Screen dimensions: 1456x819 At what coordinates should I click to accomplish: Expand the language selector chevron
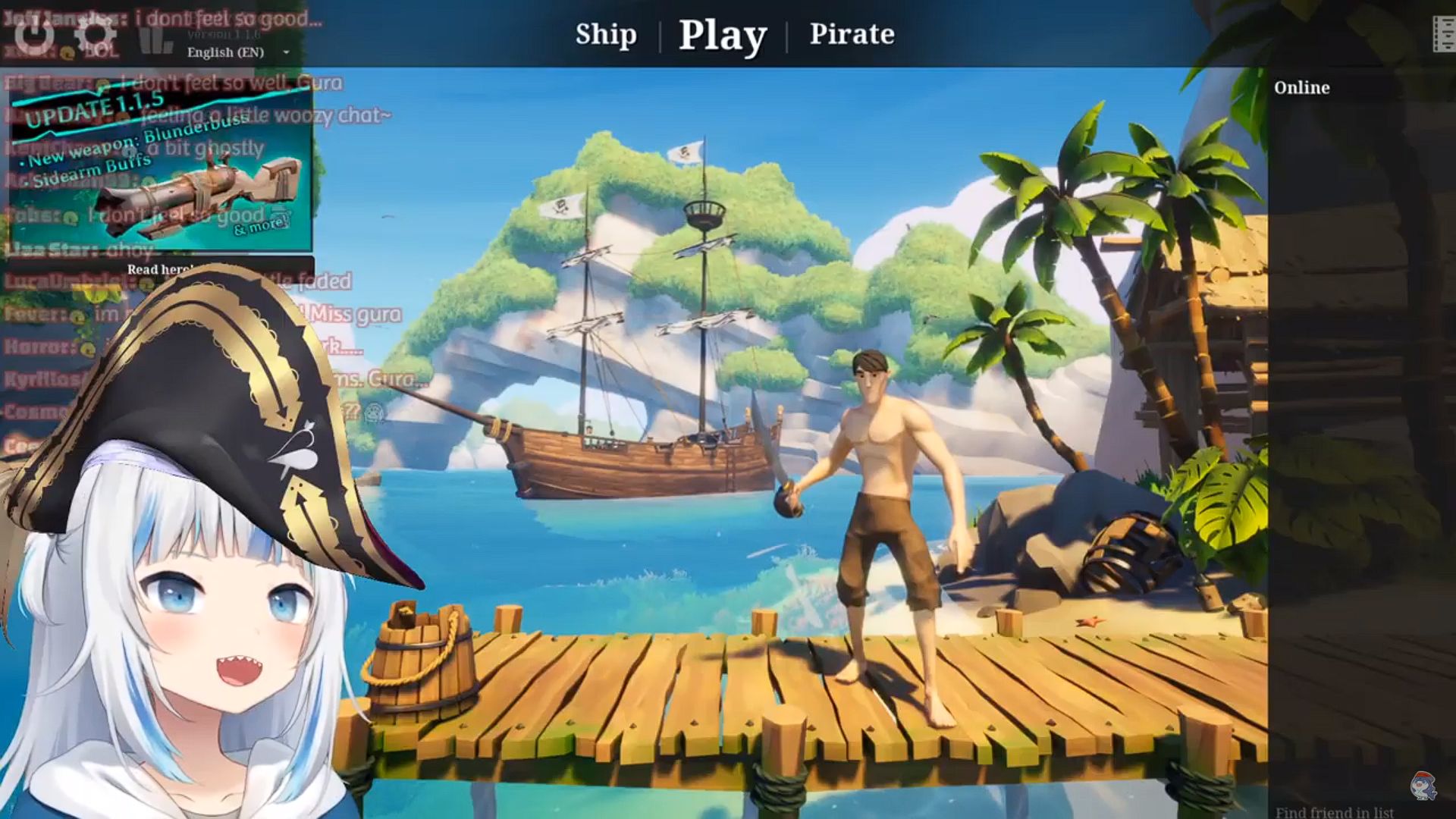click(x=285, y=52)
